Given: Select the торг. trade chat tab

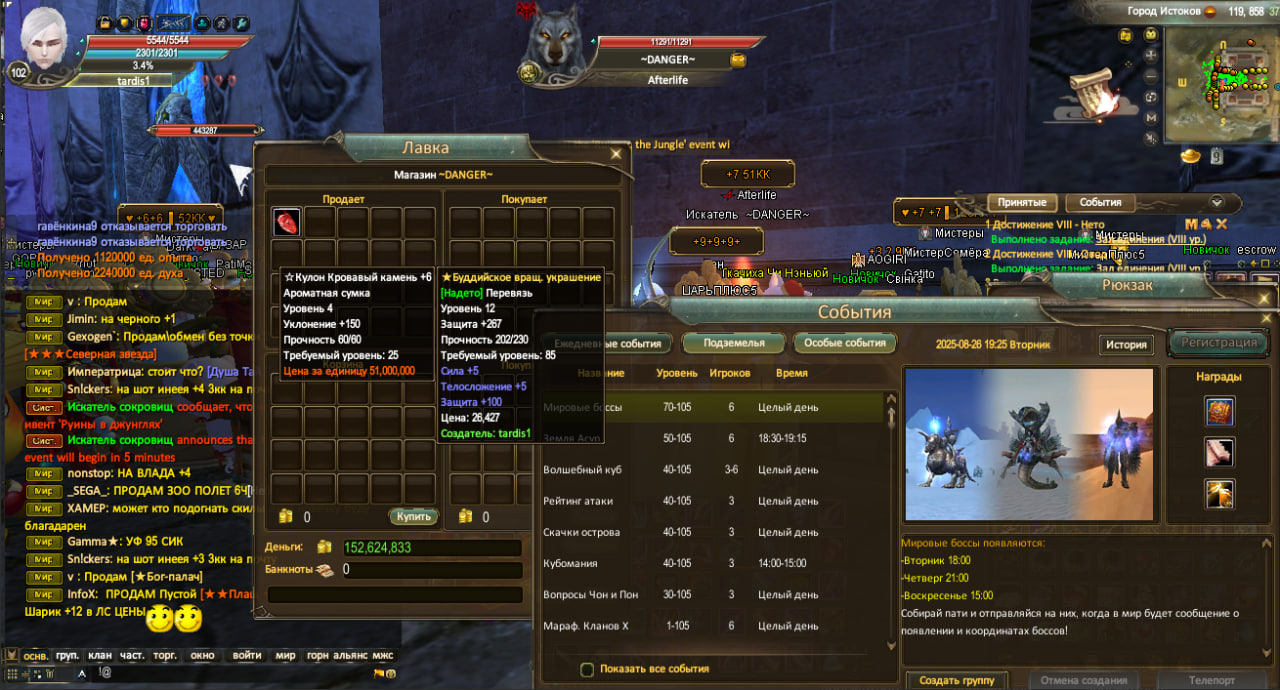Looking at the screenshot, I should point(164,656).
